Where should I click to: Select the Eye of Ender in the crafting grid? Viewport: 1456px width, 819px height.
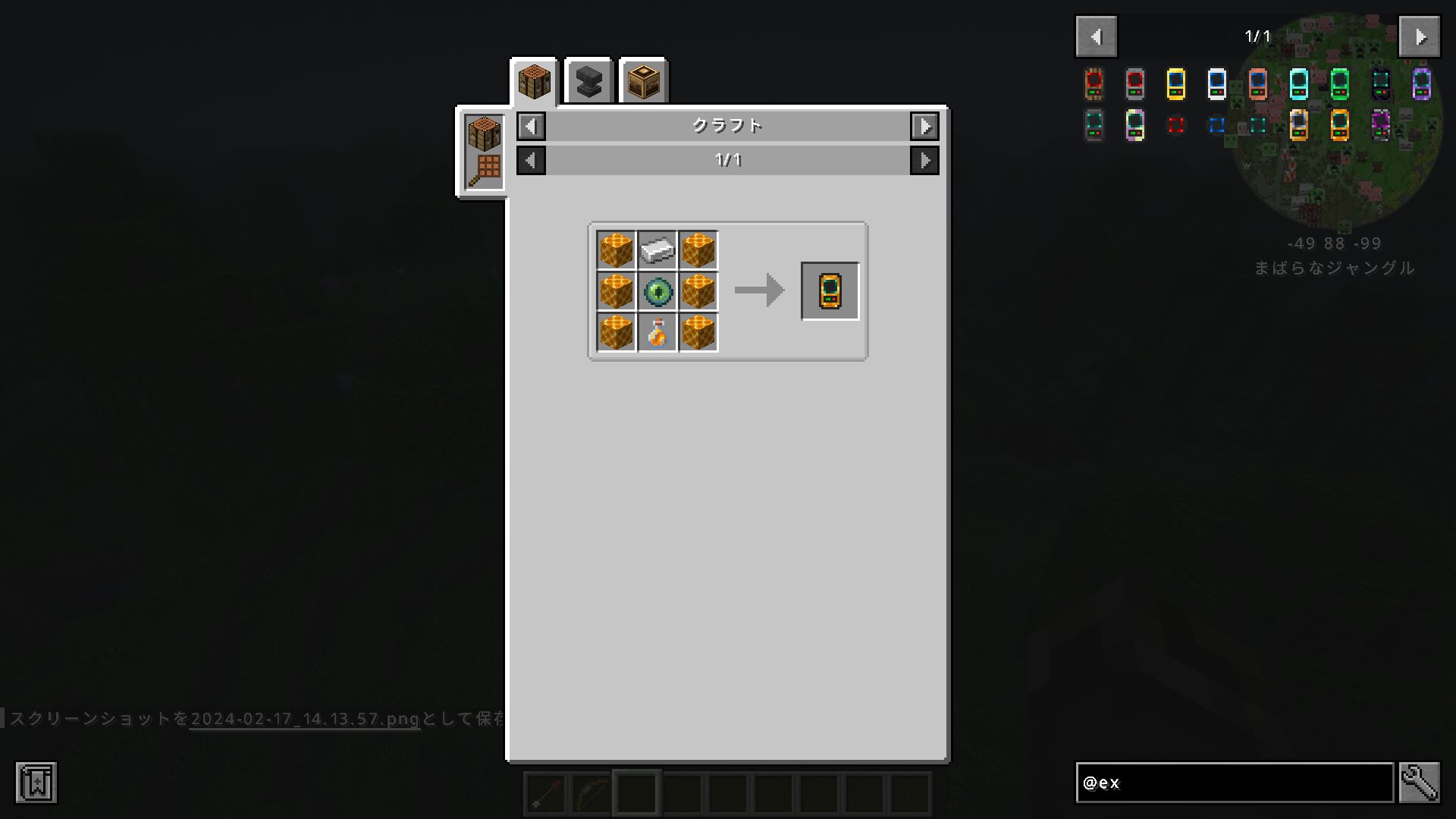[x=656, y=292]
